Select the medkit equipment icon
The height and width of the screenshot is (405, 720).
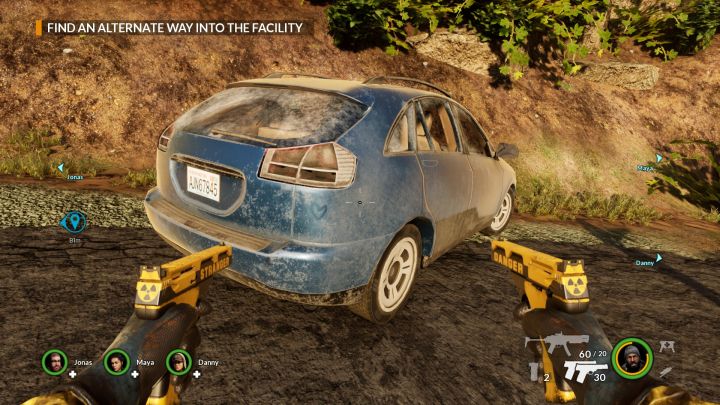[667, 346]
